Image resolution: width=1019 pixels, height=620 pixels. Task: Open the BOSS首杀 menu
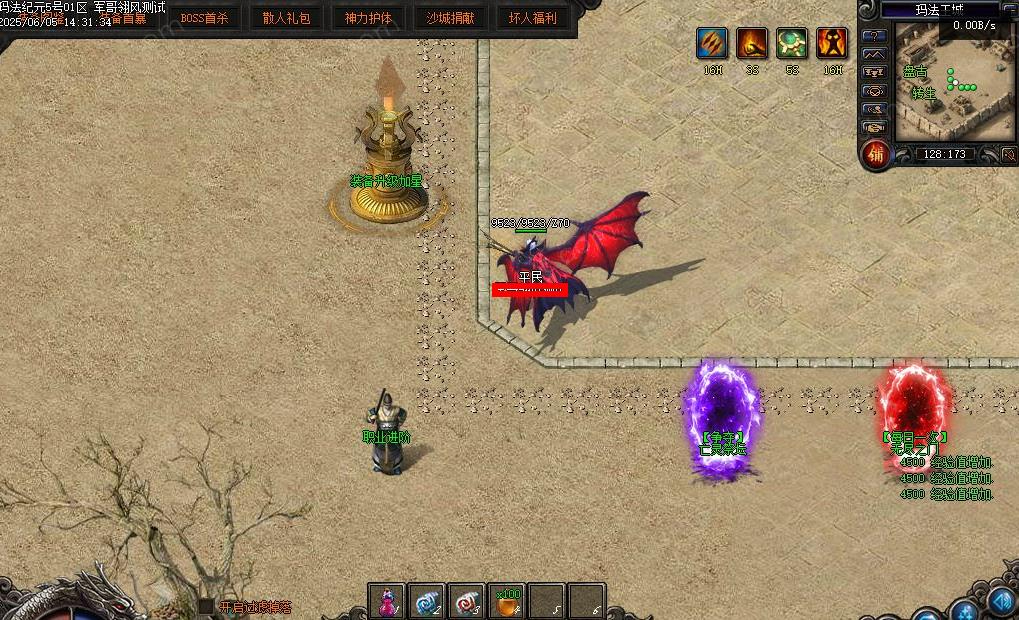pyautogui.click(x=204, y=18)
